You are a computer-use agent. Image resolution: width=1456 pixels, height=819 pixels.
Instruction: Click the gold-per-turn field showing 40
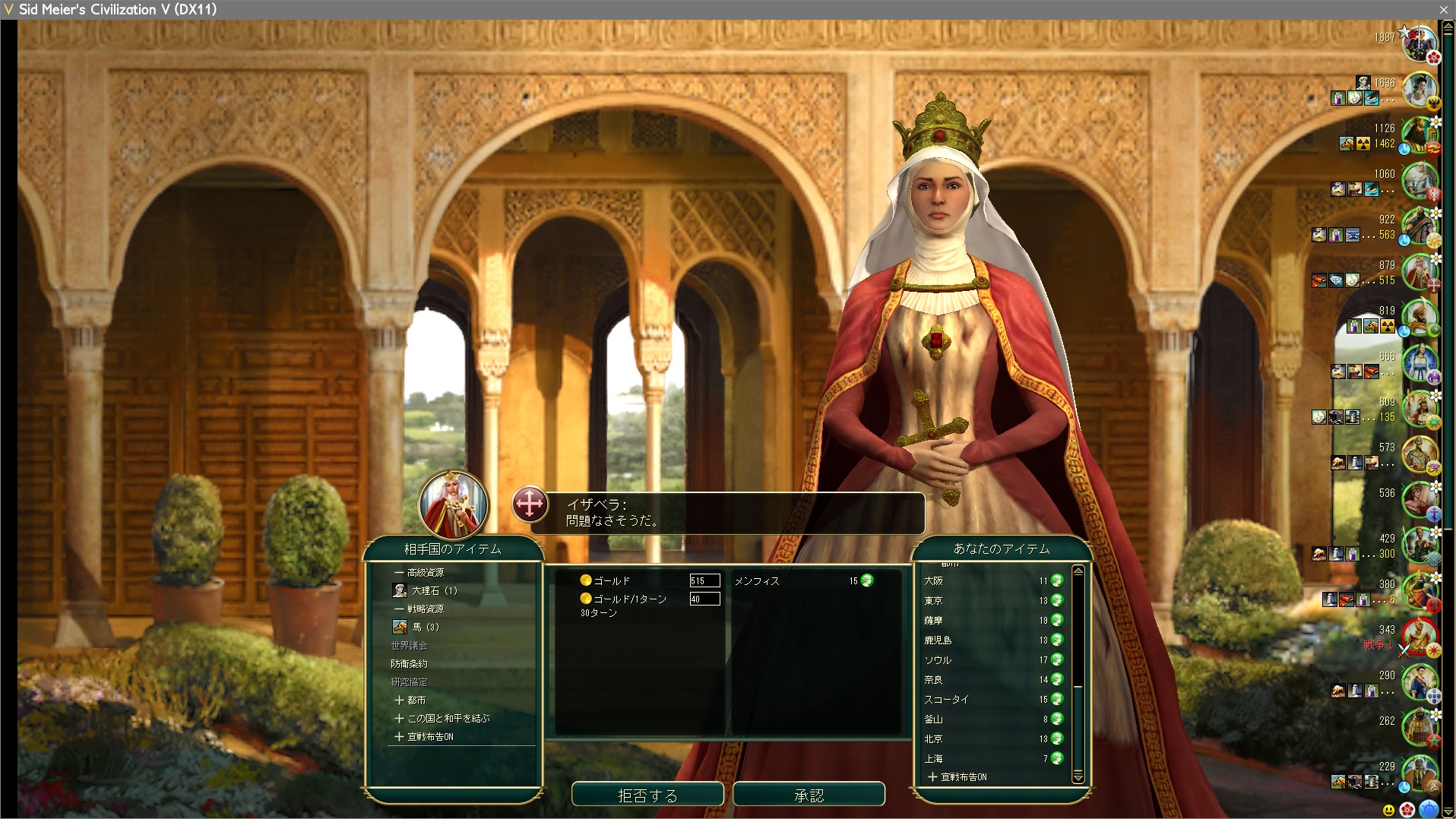(704, 599)
